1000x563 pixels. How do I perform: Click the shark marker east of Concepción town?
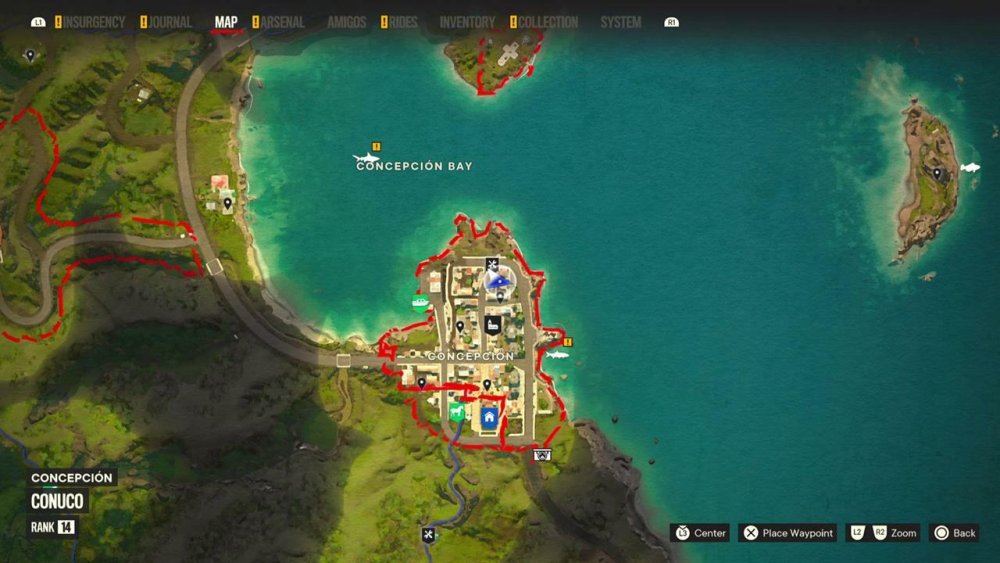(x=556, y=354)
